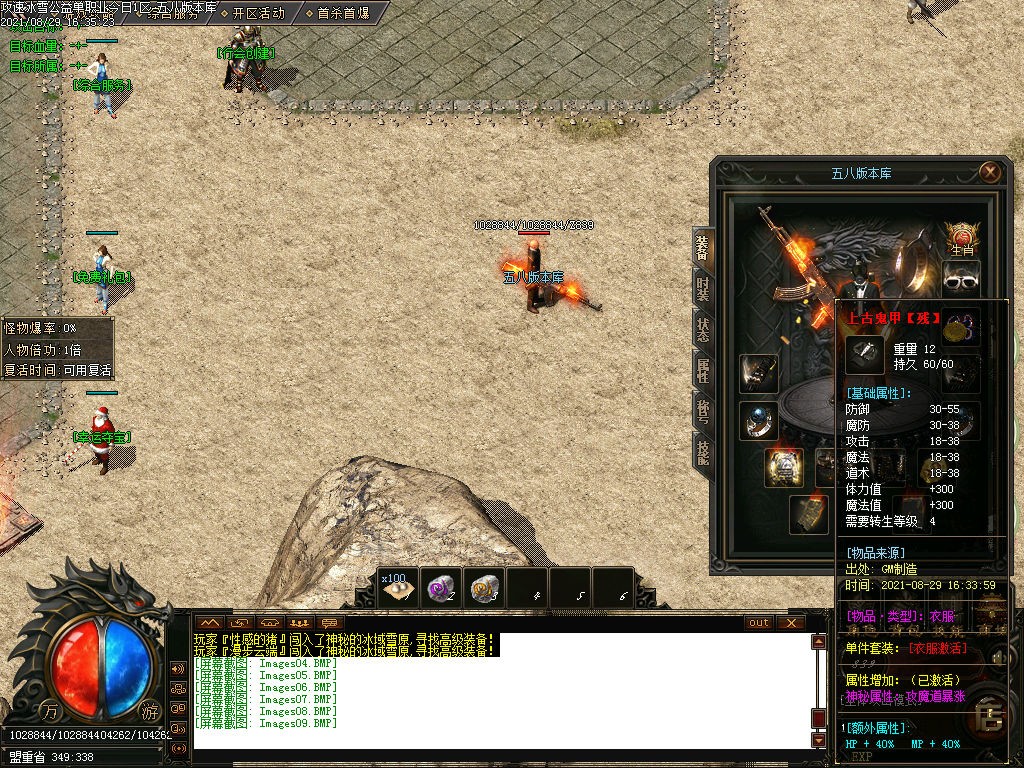This screenshot has height=768, width=1024.
Task: Use the gold coil item in hotbar slot 3
Action: point(485,588)
